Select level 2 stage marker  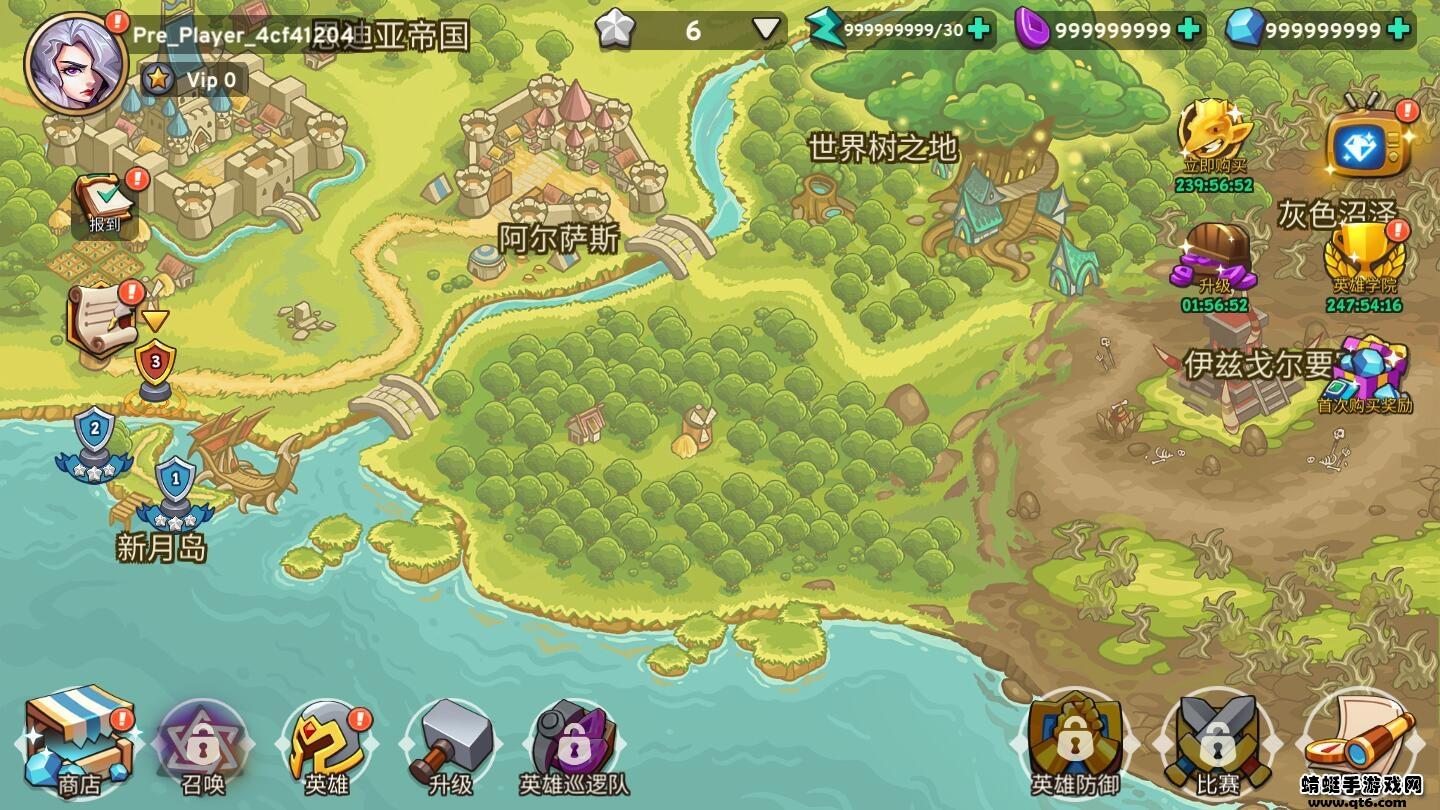pos(95,440)
